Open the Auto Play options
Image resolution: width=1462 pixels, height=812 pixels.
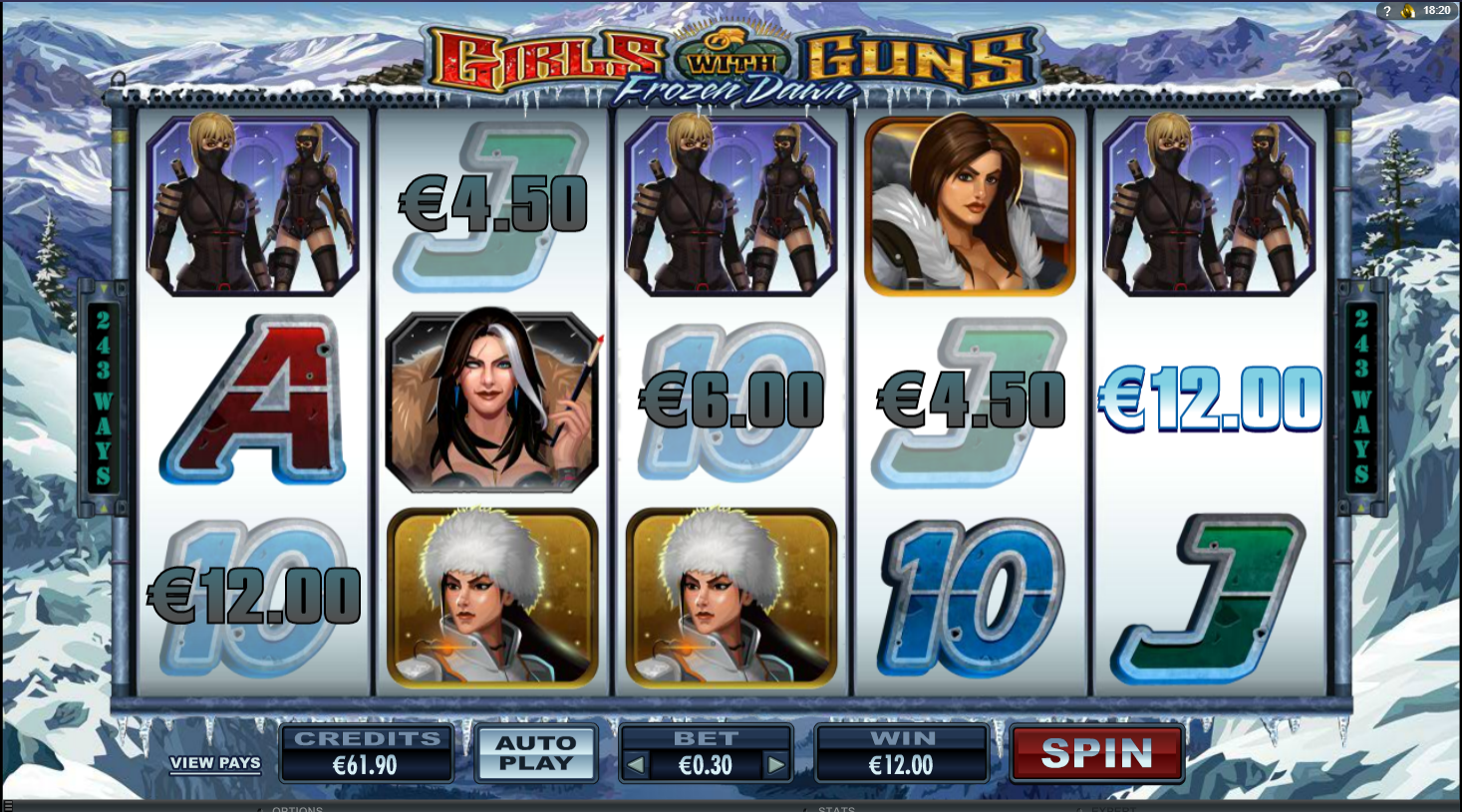point(535,753)
